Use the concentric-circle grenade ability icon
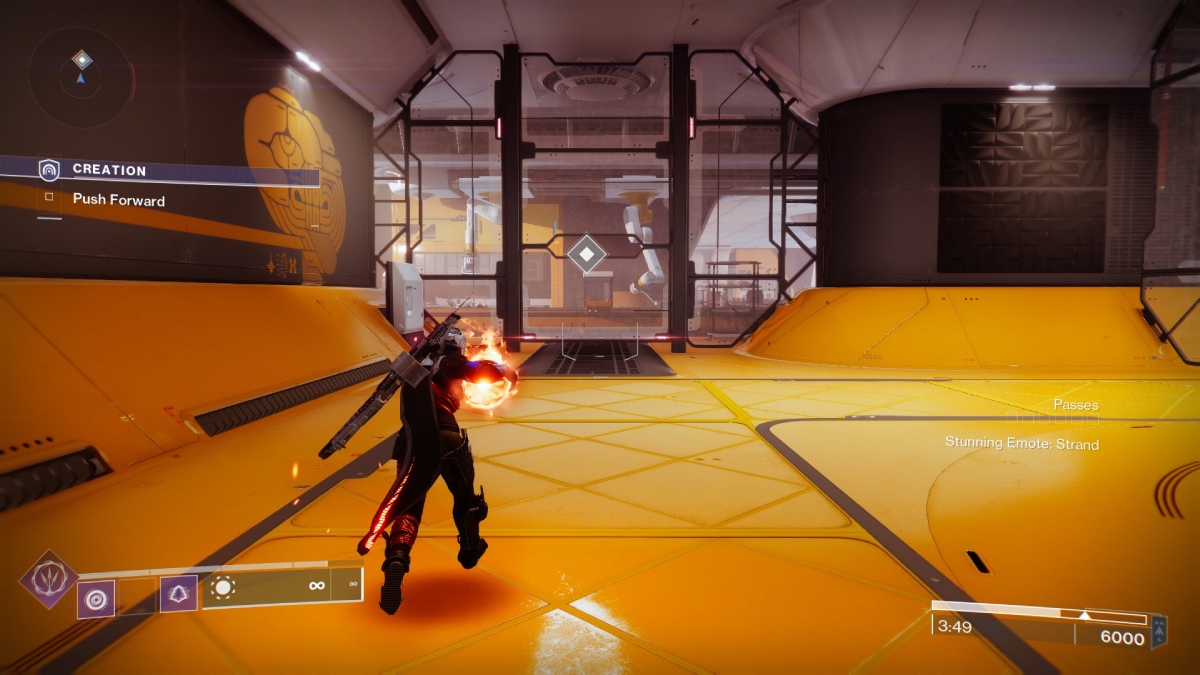Viewport: 1200px width, 675px height. click(96, 599)
